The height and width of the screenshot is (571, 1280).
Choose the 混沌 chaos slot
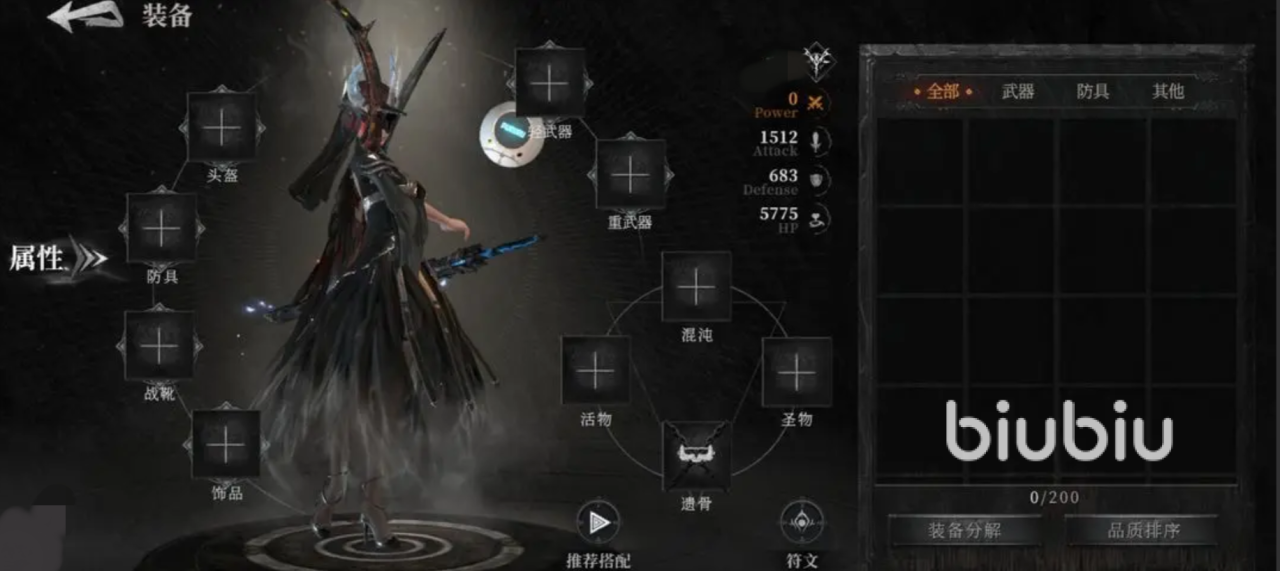696,287
